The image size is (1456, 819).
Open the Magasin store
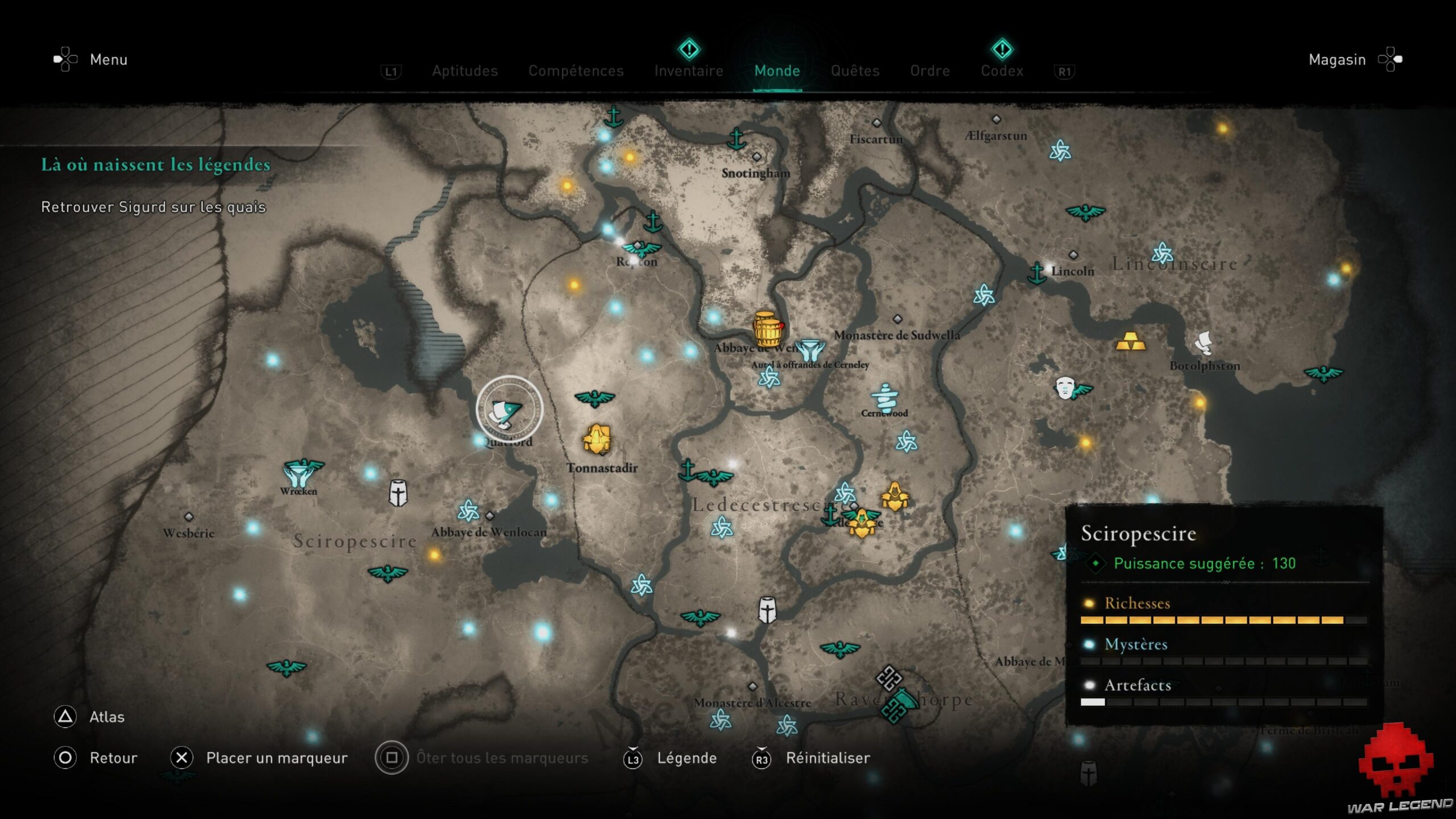1337,60
